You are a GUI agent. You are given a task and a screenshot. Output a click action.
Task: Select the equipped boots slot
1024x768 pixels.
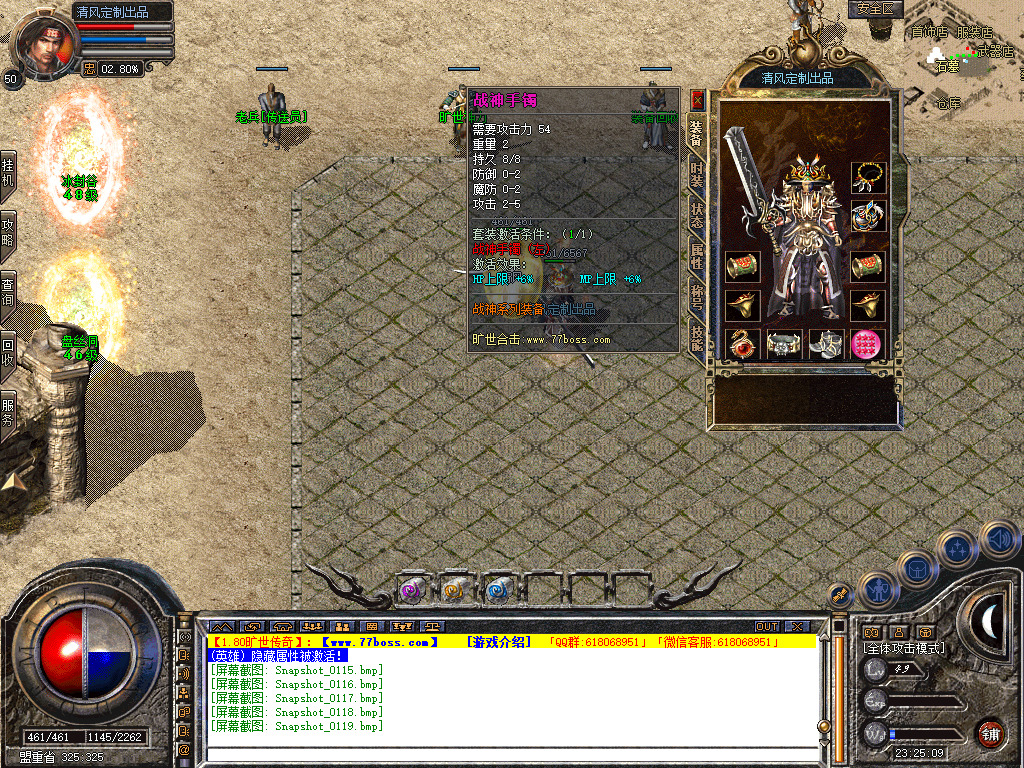point(826,344)
